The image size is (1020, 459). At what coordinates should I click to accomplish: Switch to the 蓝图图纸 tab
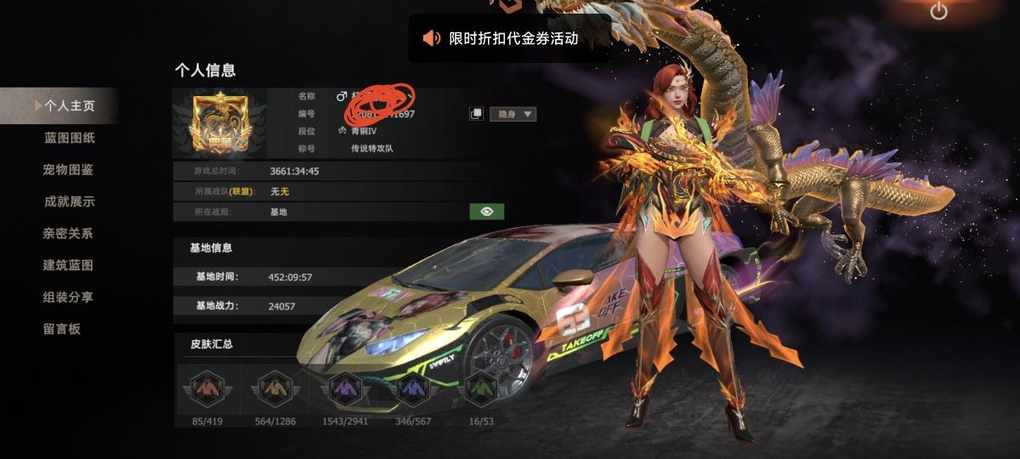(69, 137)
